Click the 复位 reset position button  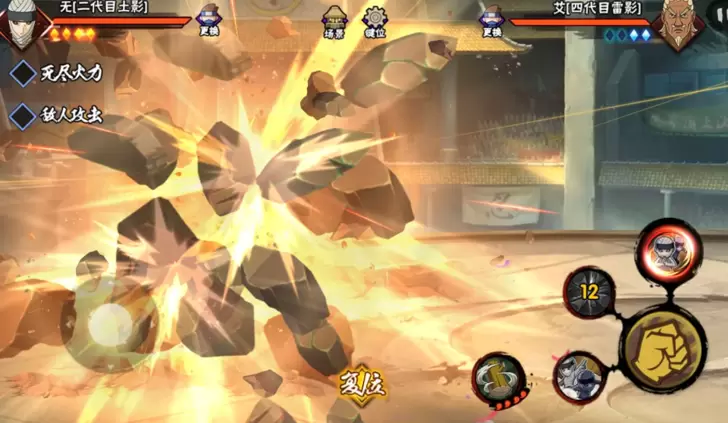point(362,381)
